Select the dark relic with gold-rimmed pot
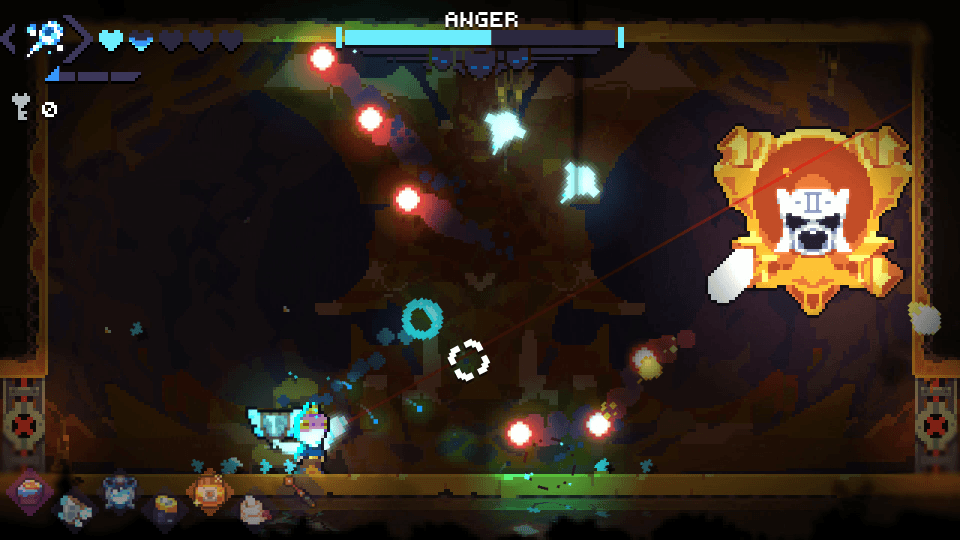The width and height of the screenshot is (960, 540). tap(164, 510)
